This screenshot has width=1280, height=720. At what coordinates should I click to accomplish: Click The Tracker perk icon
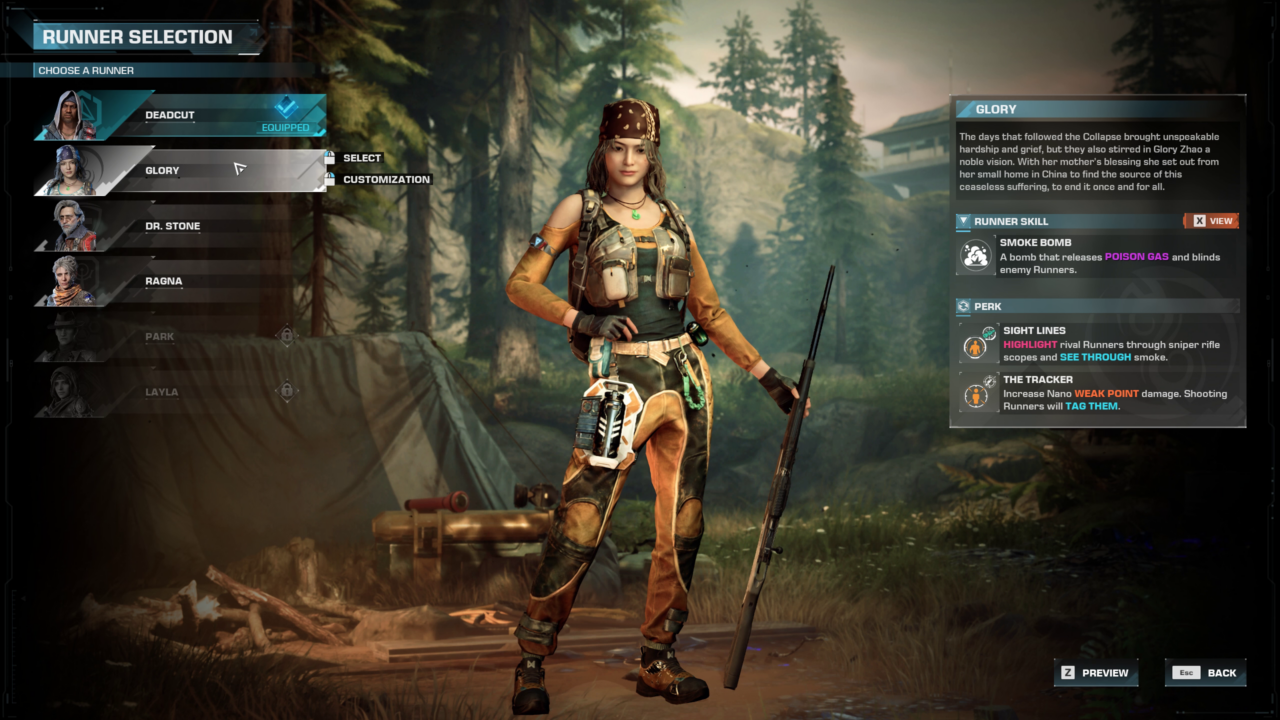pyautogui.click(x=976, y=392)
